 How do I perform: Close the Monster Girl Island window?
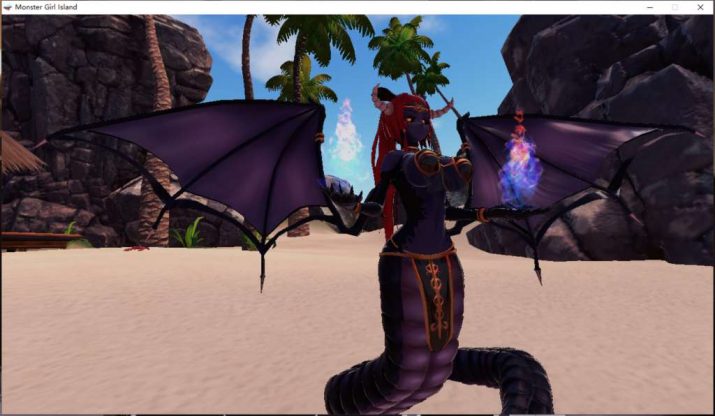(x=699, y=7)
